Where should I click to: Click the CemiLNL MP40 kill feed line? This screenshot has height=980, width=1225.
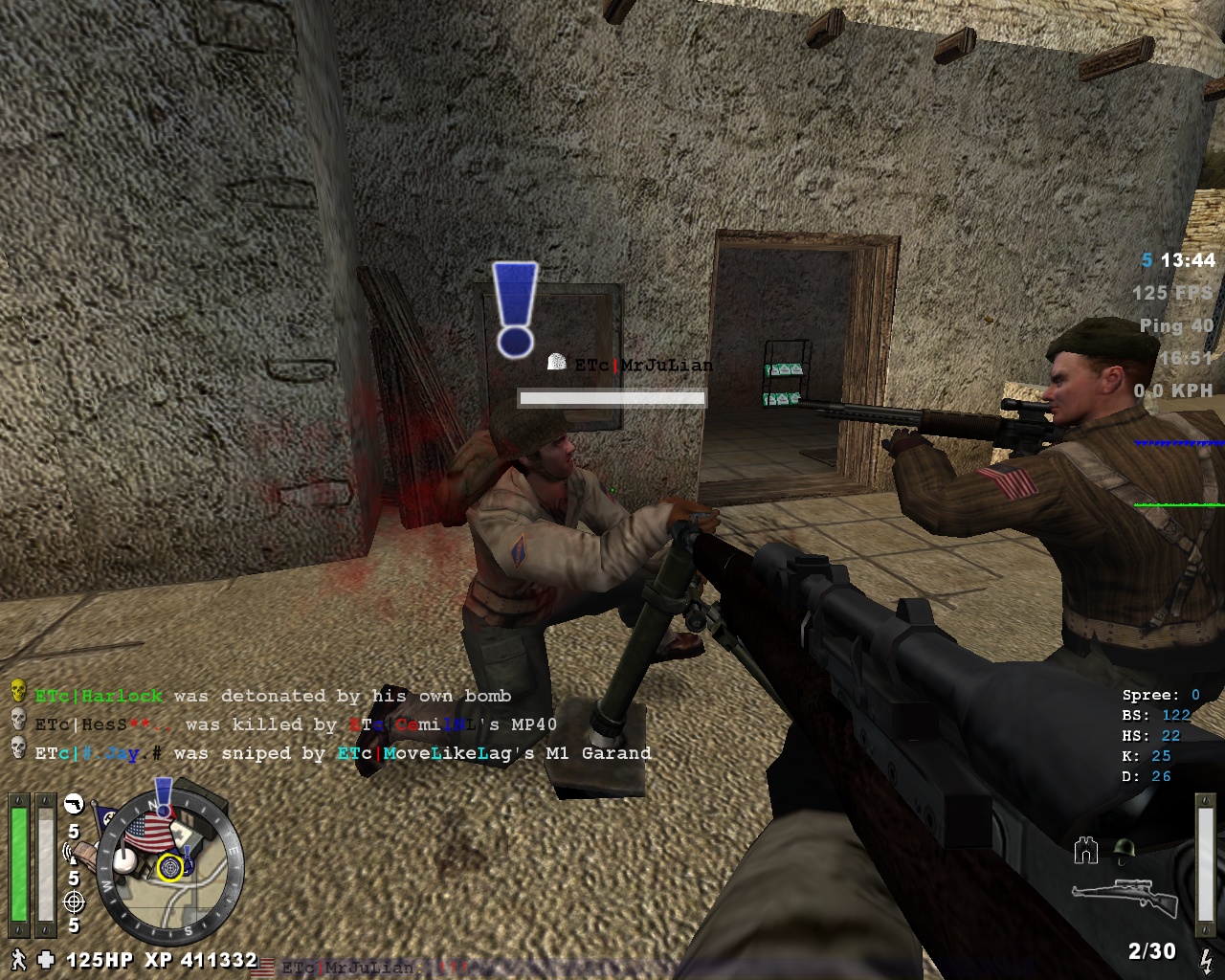click(296, 724)
